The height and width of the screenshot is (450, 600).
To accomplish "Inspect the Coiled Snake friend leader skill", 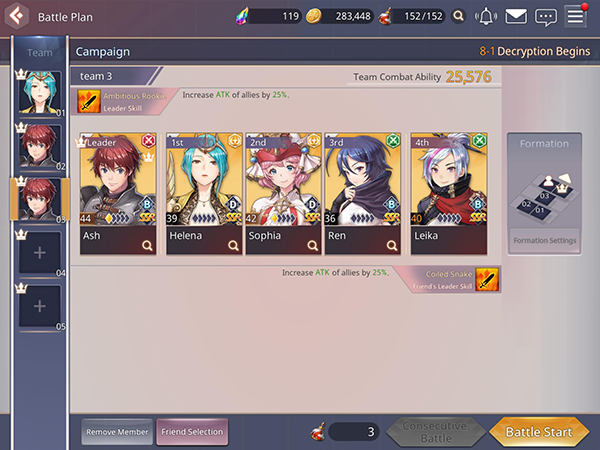I will coord(487,279).
